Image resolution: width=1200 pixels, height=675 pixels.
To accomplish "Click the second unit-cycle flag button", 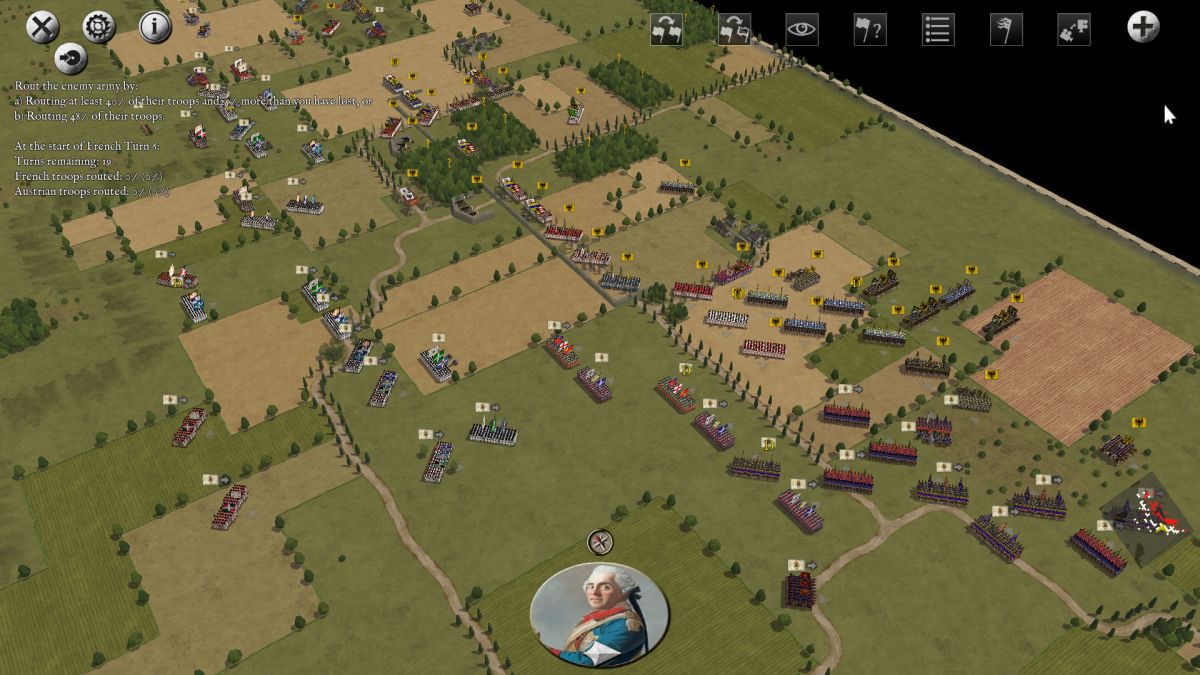I will click(x=734, y=29).
